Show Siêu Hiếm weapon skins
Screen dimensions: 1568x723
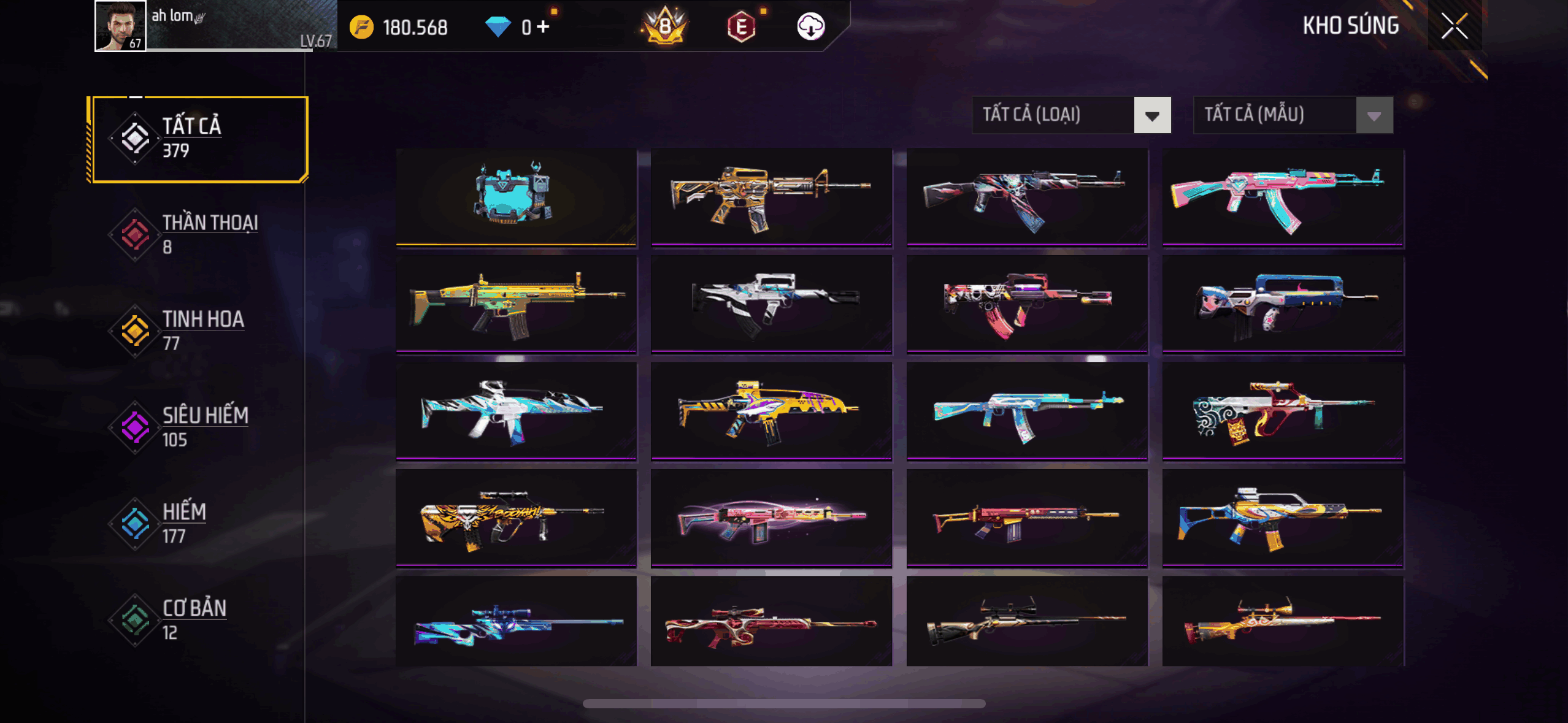point(198,427)
